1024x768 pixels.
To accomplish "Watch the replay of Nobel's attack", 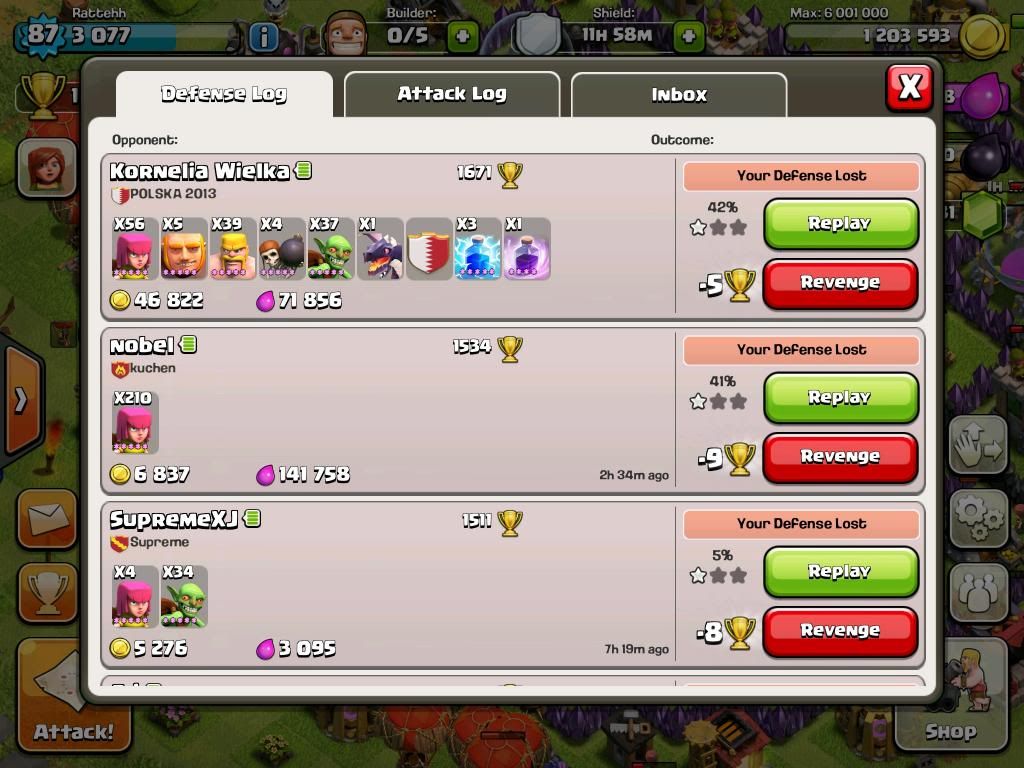I will [x=840, y=397].
